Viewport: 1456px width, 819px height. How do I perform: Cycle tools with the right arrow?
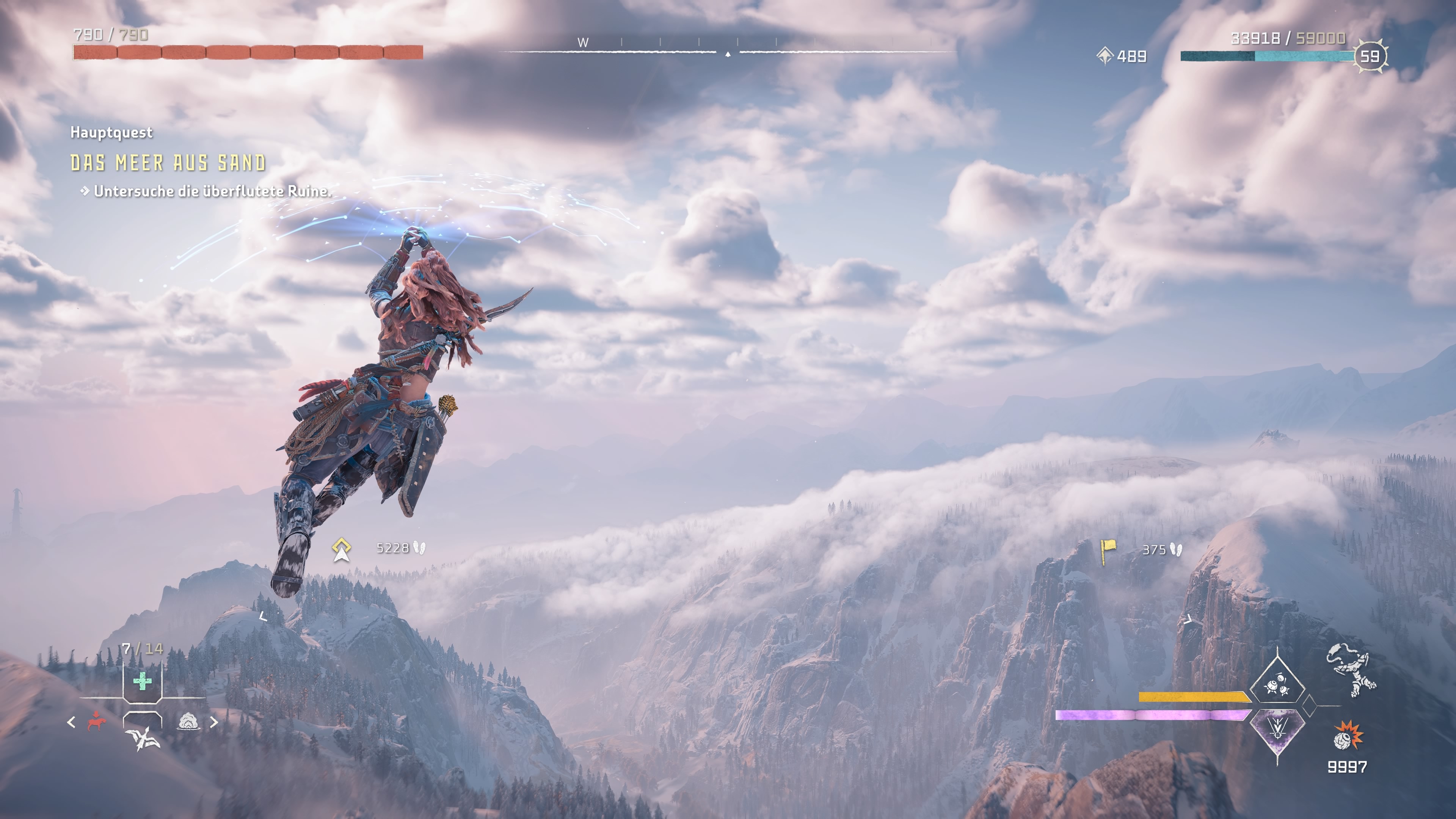click(214, 722)
